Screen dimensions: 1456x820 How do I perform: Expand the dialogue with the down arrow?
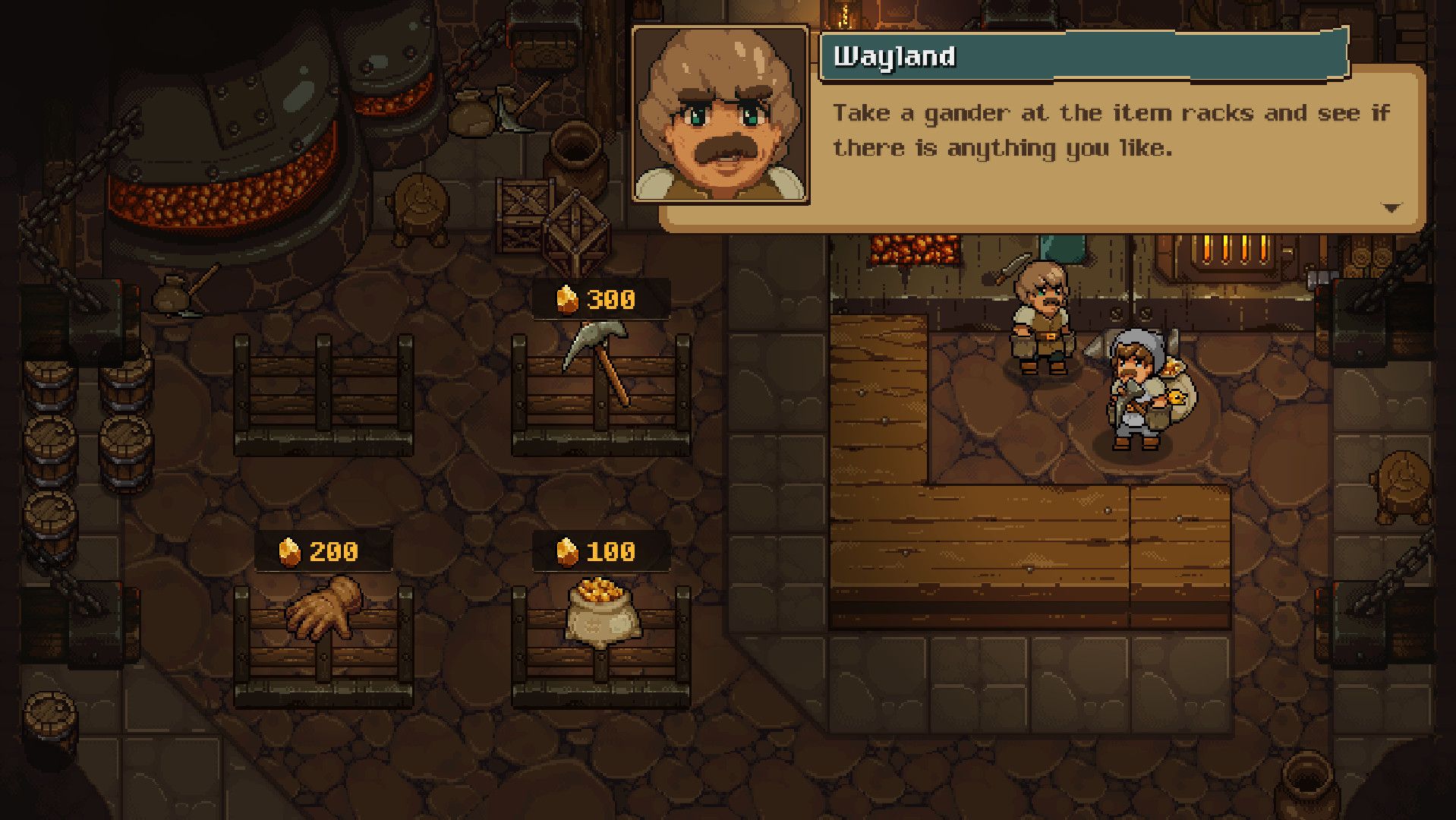1391,206
